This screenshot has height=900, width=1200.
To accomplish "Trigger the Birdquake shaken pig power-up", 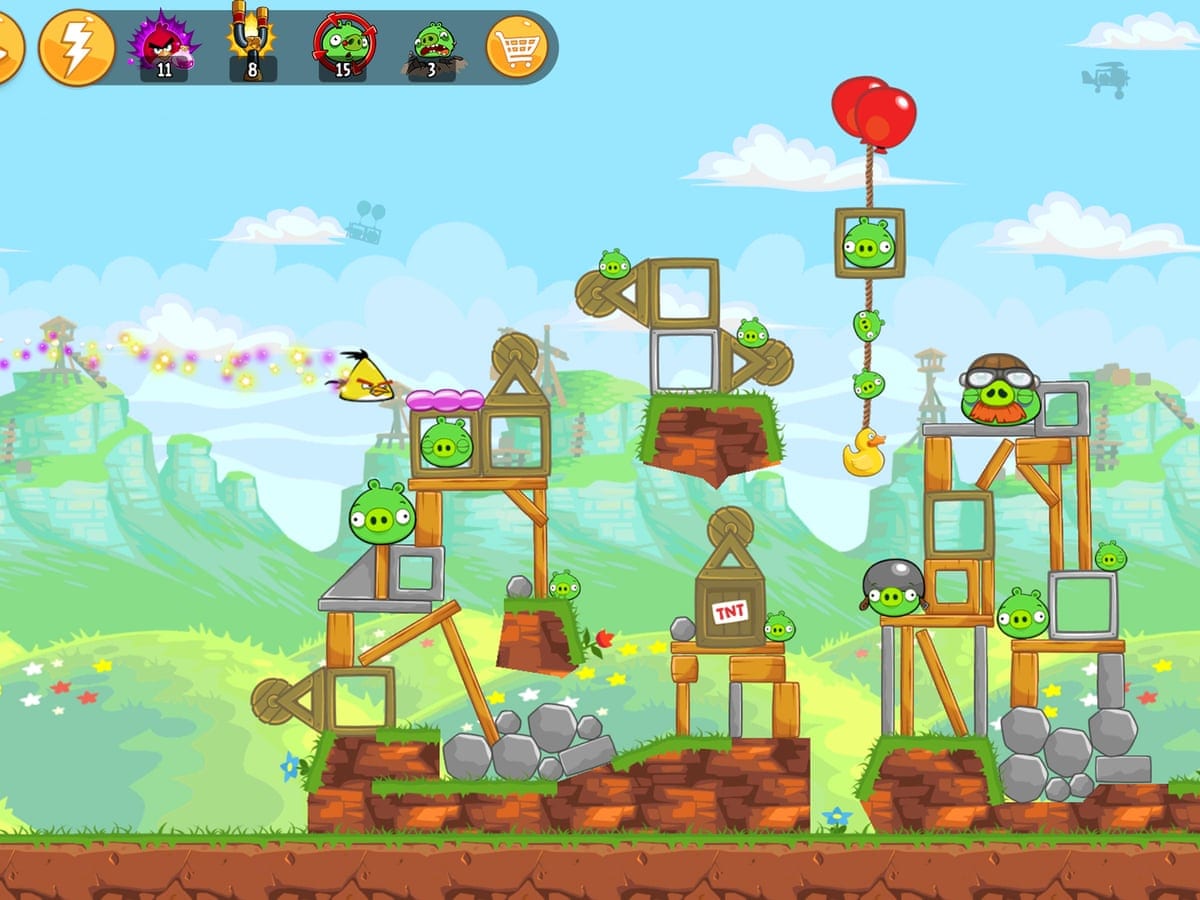I will [x=433, y=47].
